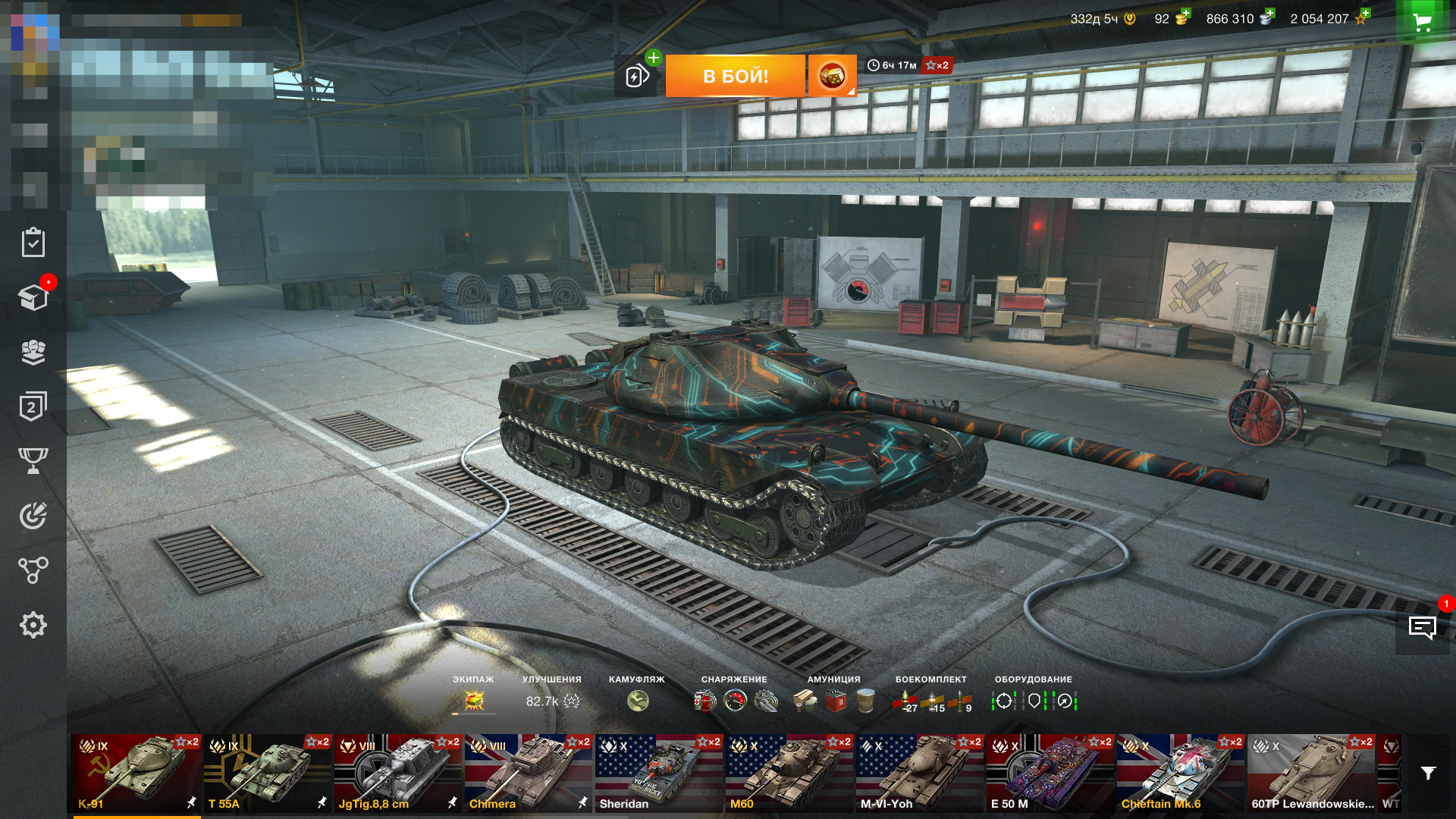The width and height of the screenshot is (1456, 819).
Task: Open the chat bubble with notification badge
Action: 1421,627
